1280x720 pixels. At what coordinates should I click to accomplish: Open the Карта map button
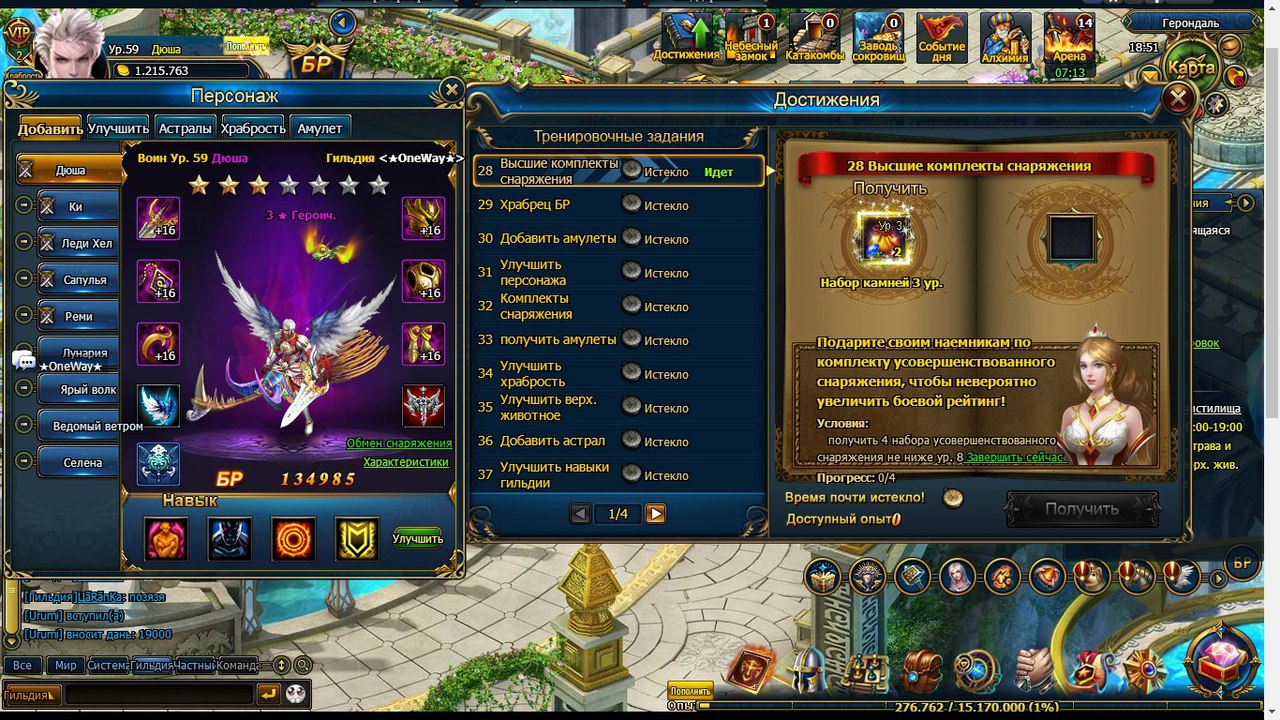point(1191,68)
